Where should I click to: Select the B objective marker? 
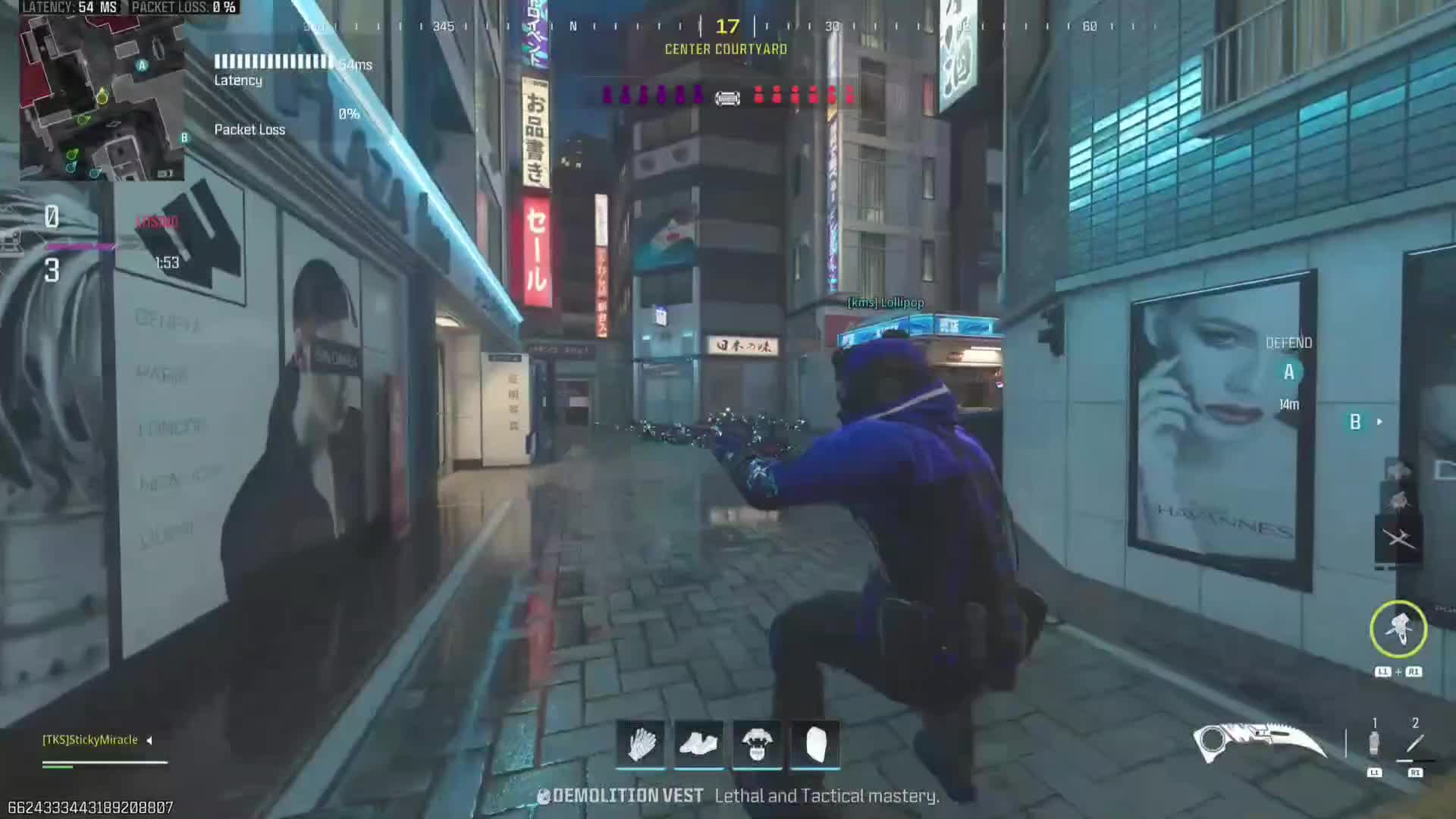pyautogui.click(x=1355, y=422)
